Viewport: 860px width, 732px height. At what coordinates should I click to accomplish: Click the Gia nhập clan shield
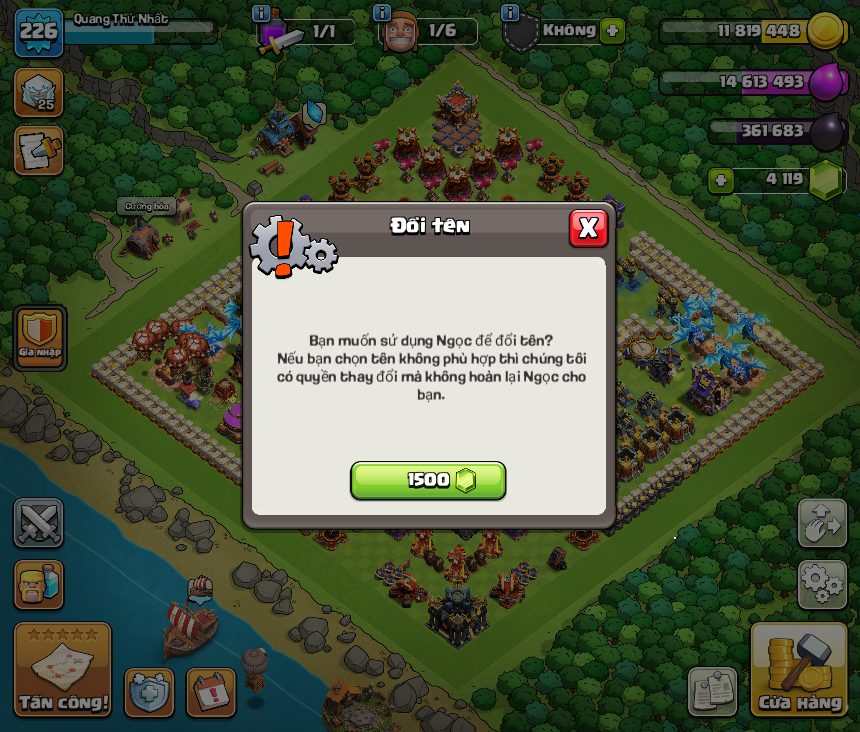click(40, 337)
